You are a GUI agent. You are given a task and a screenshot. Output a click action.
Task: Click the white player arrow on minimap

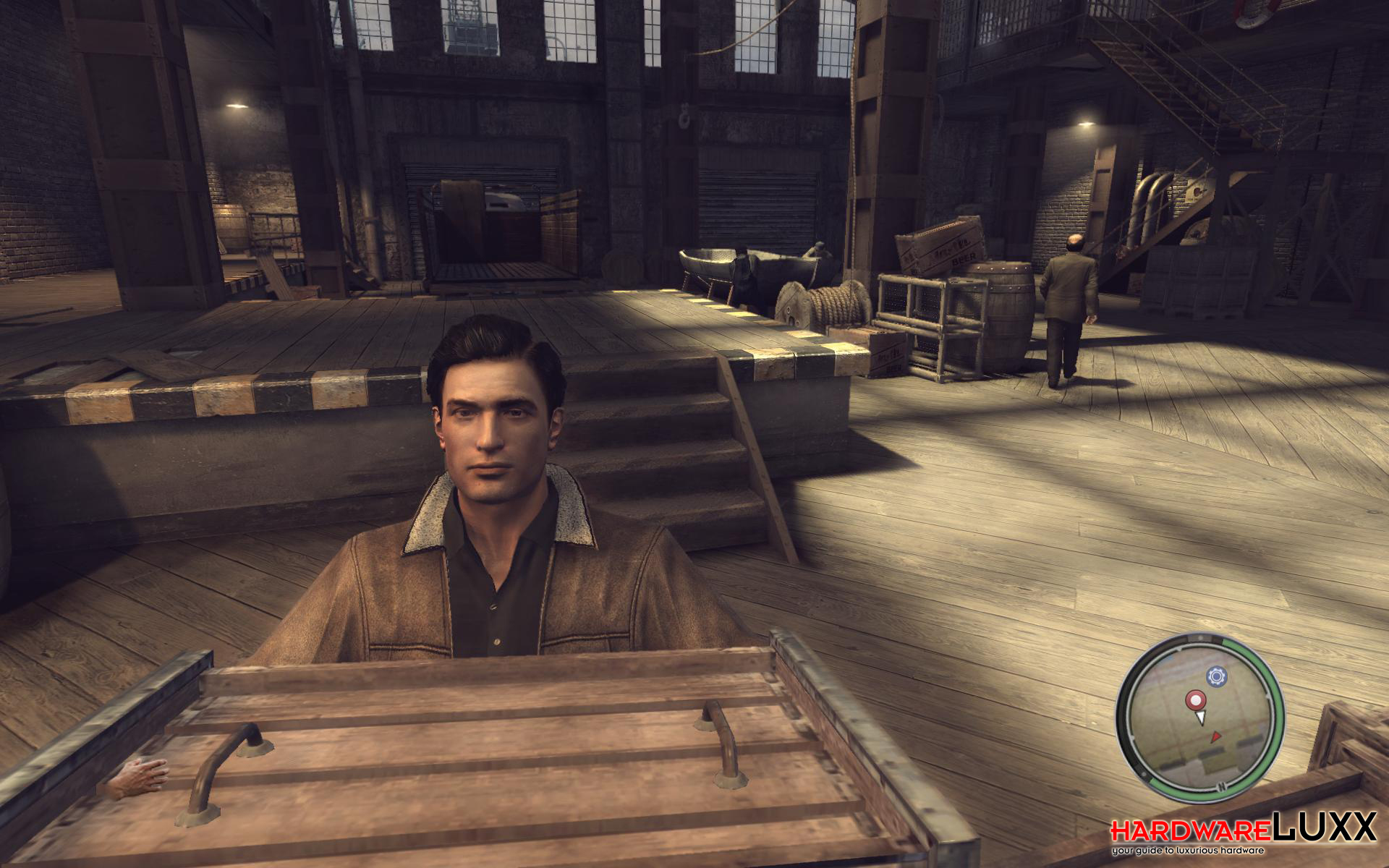[x=1201, y=717]
